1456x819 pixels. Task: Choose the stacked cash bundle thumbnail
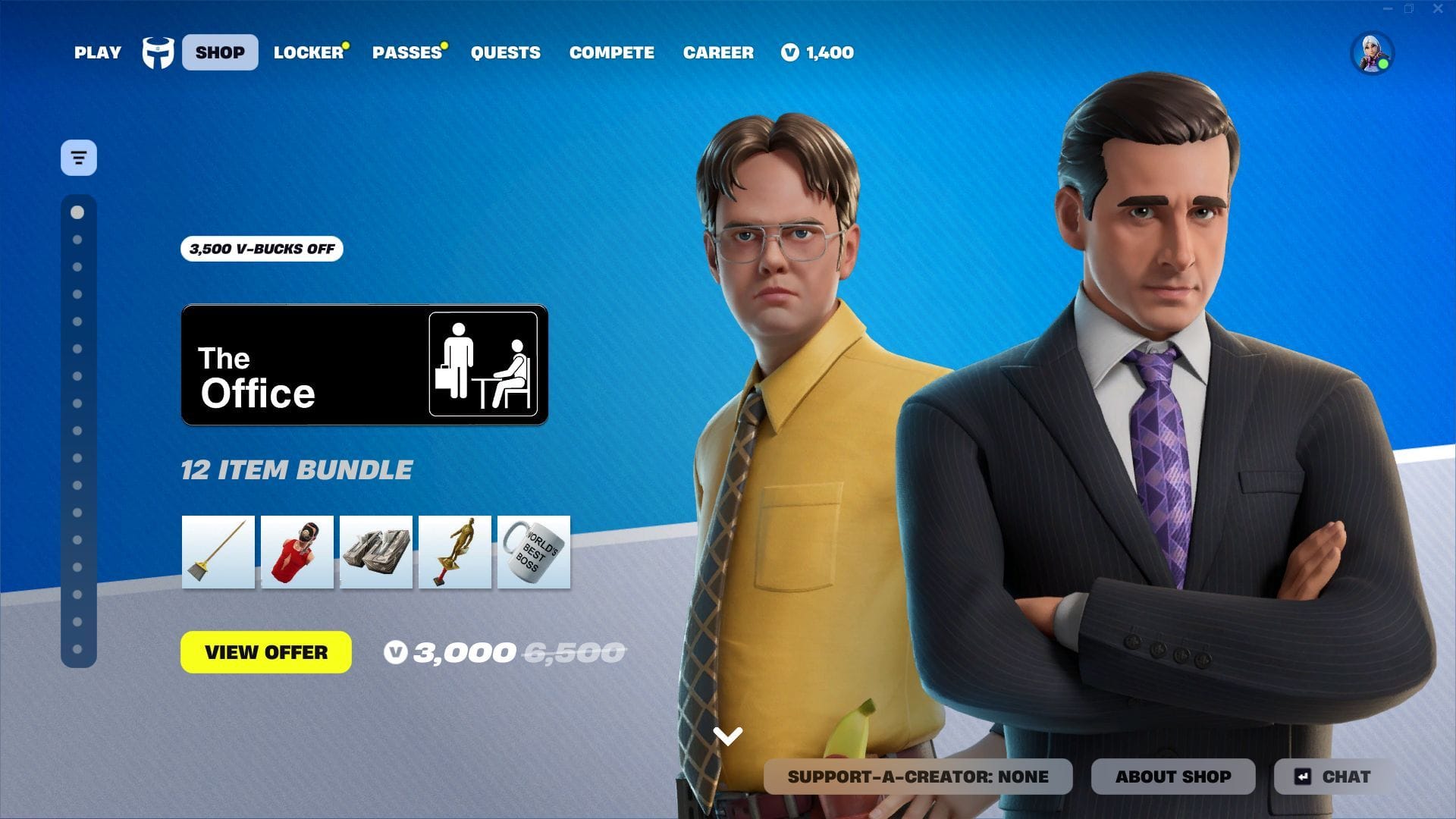coord(376,552)
